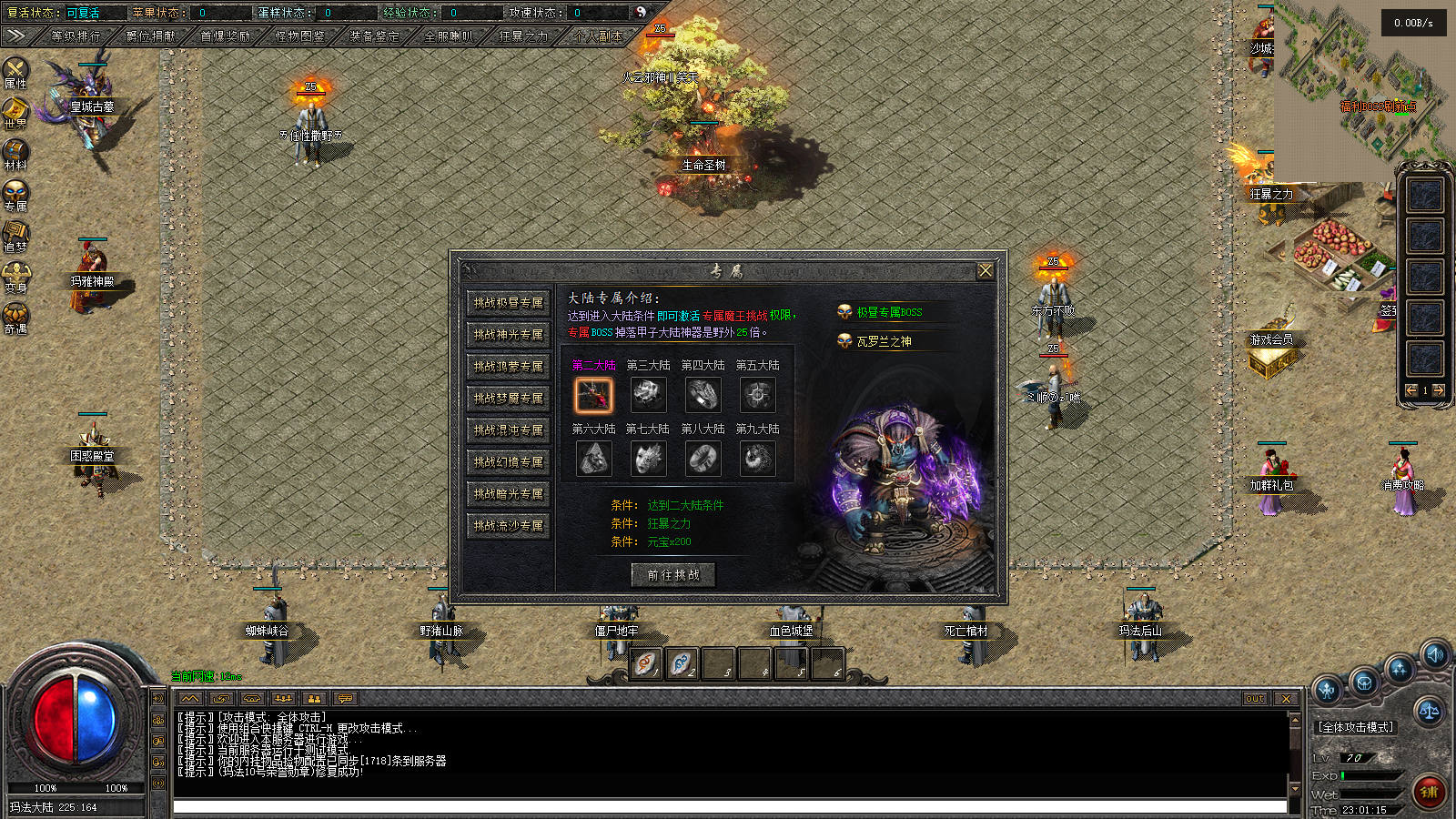
Task: Close the 专属 dialog window
Action: (x=985, y=271)
